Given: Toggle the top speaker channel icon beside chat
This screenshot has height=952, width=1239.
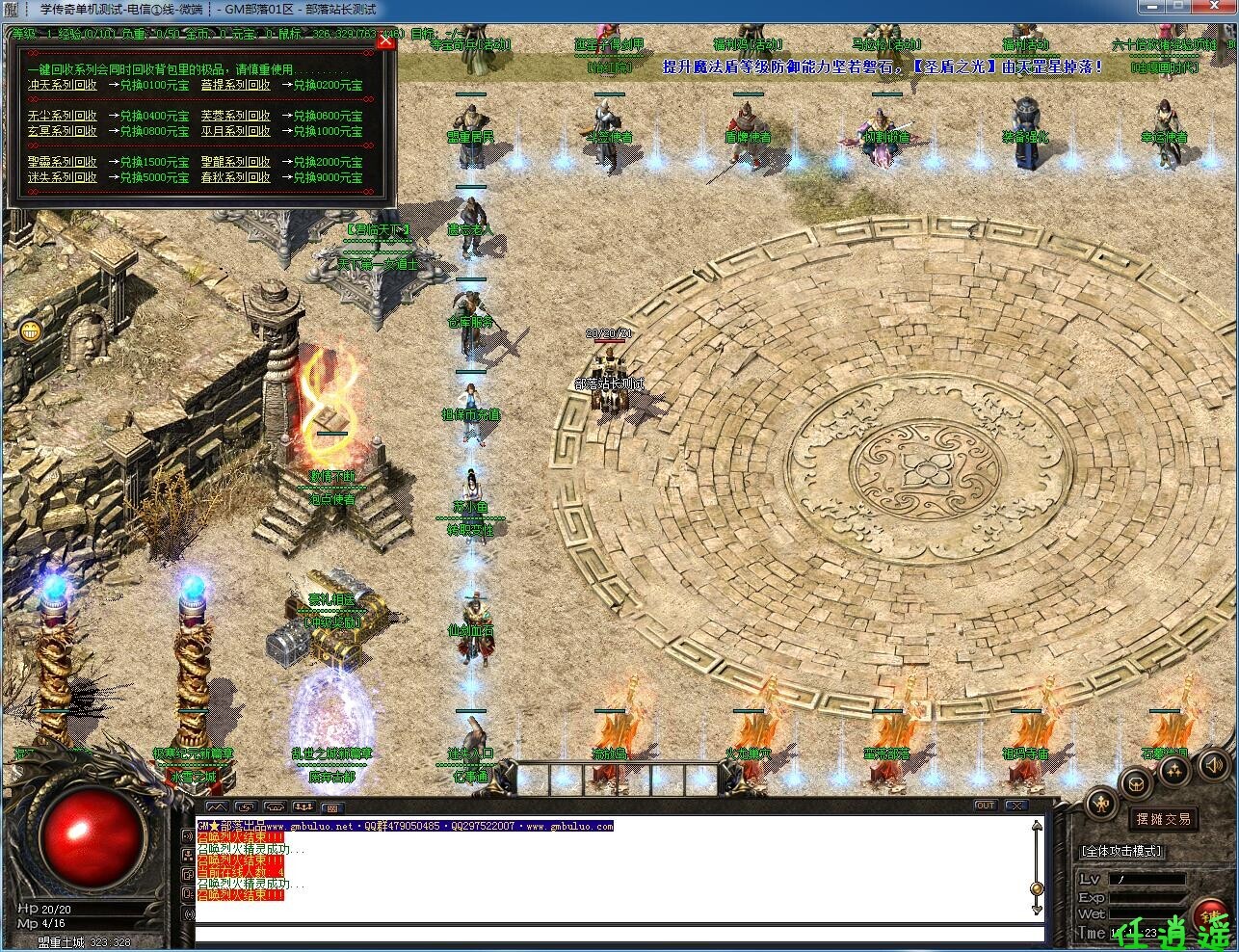Looking at the screenshot, I should [x=190, y=836].
